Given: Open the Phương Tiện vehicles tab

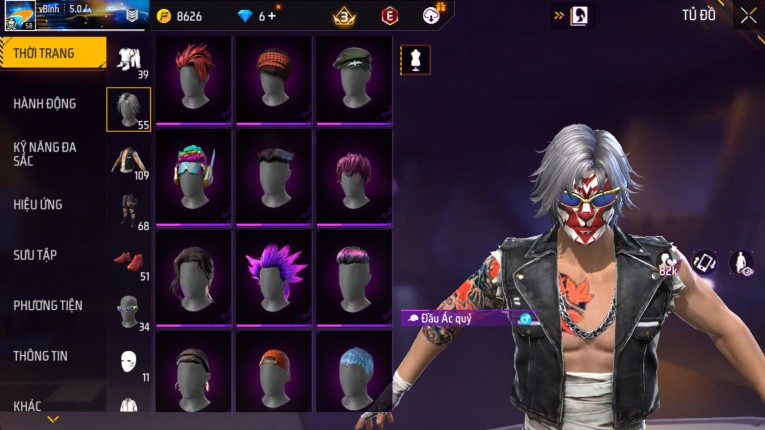Looking at the screenshot, I should coord(48,305).
